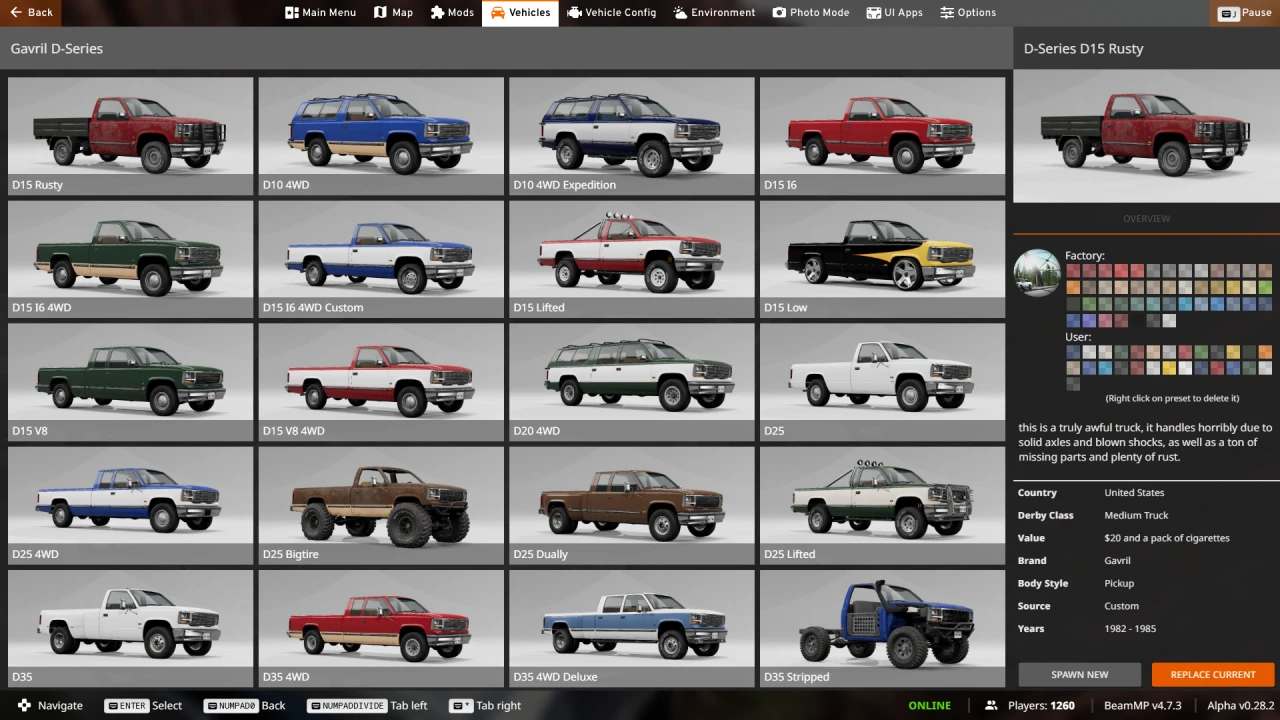Image resolution: width=1280 pixels, height=720 pixels.
Task: Select the D10 4WD vehicle thumbnail
Action: [381, 130]
